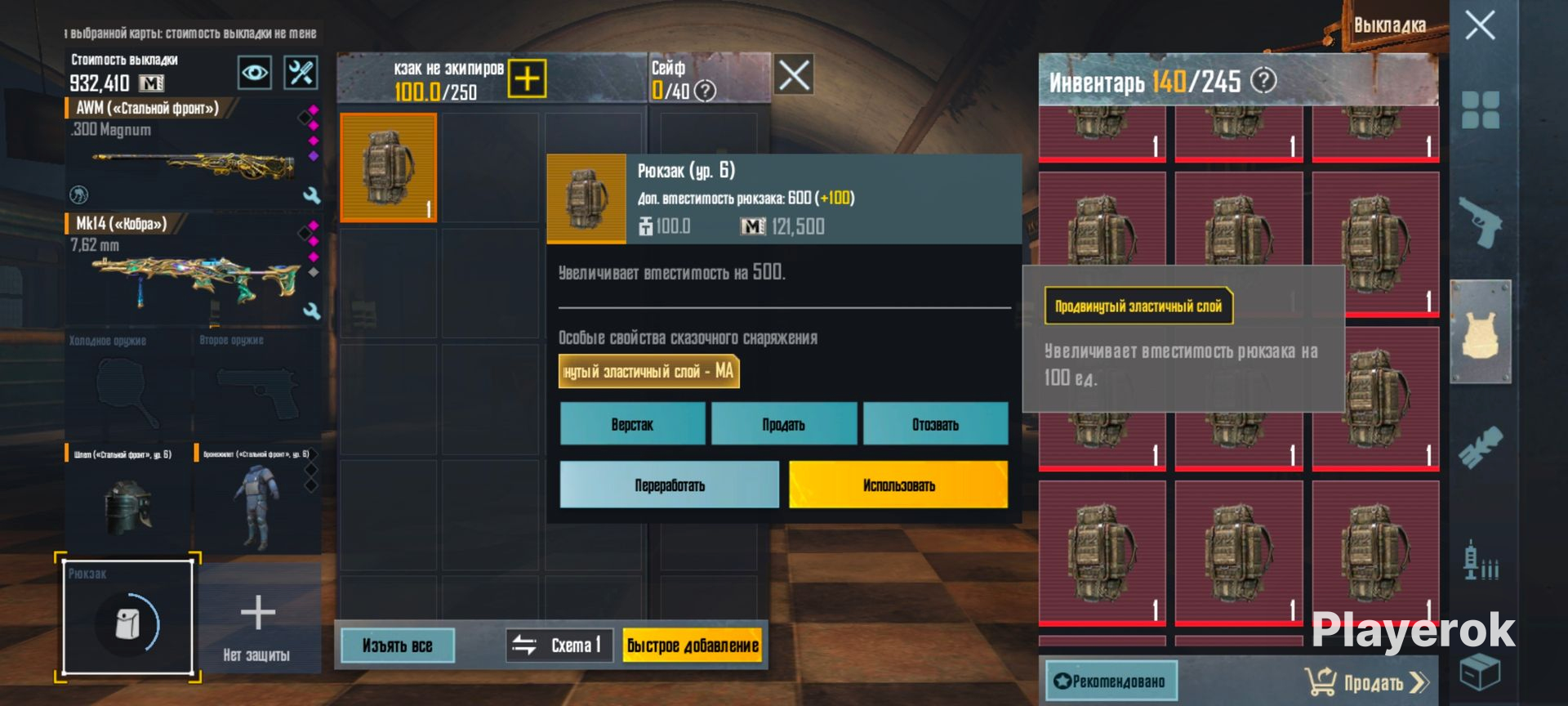Toggle the eye visibility icon

coord(254,73)
